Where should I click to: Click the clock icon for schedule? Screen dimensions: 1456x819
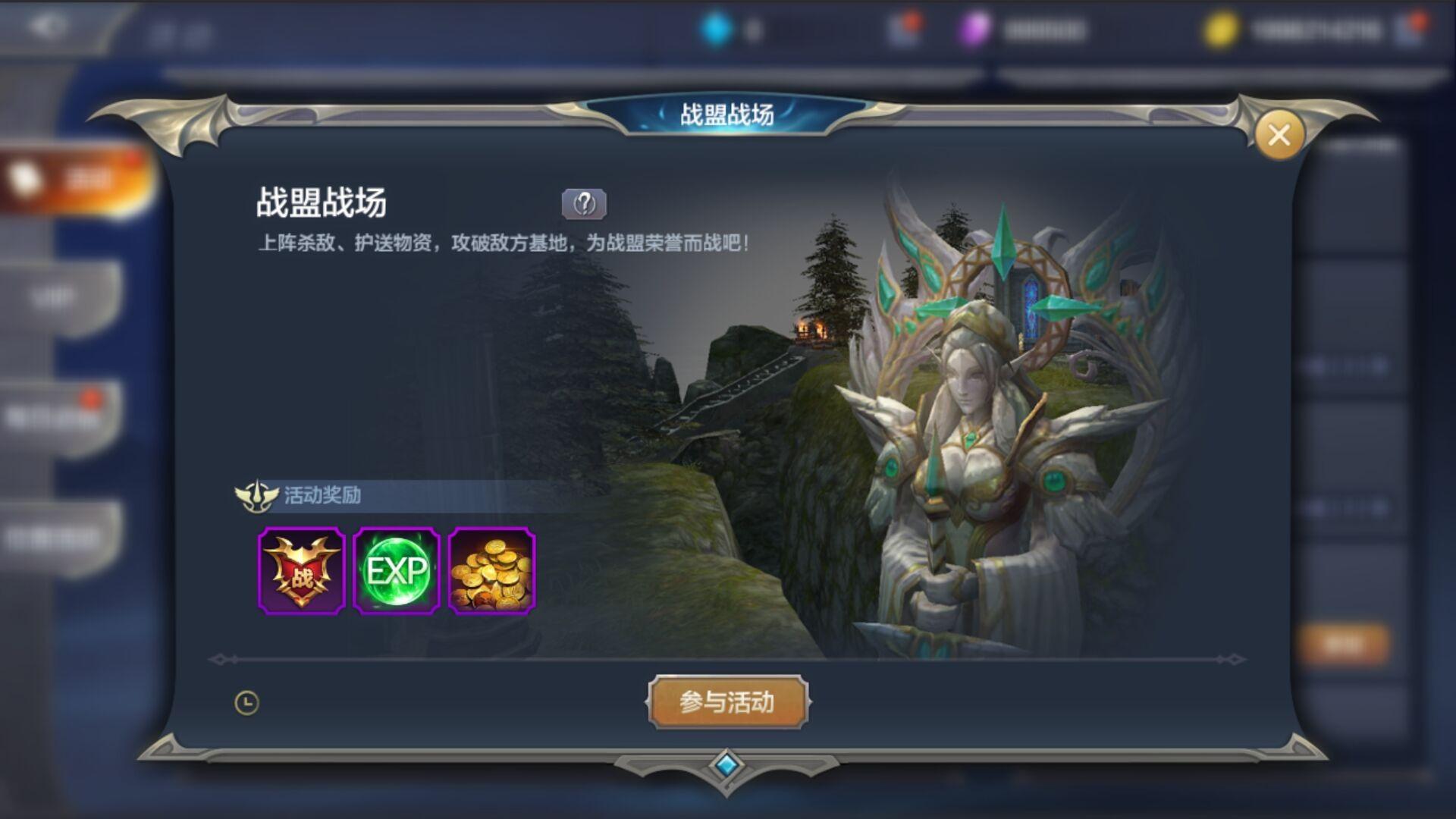[x=247, y=703]
